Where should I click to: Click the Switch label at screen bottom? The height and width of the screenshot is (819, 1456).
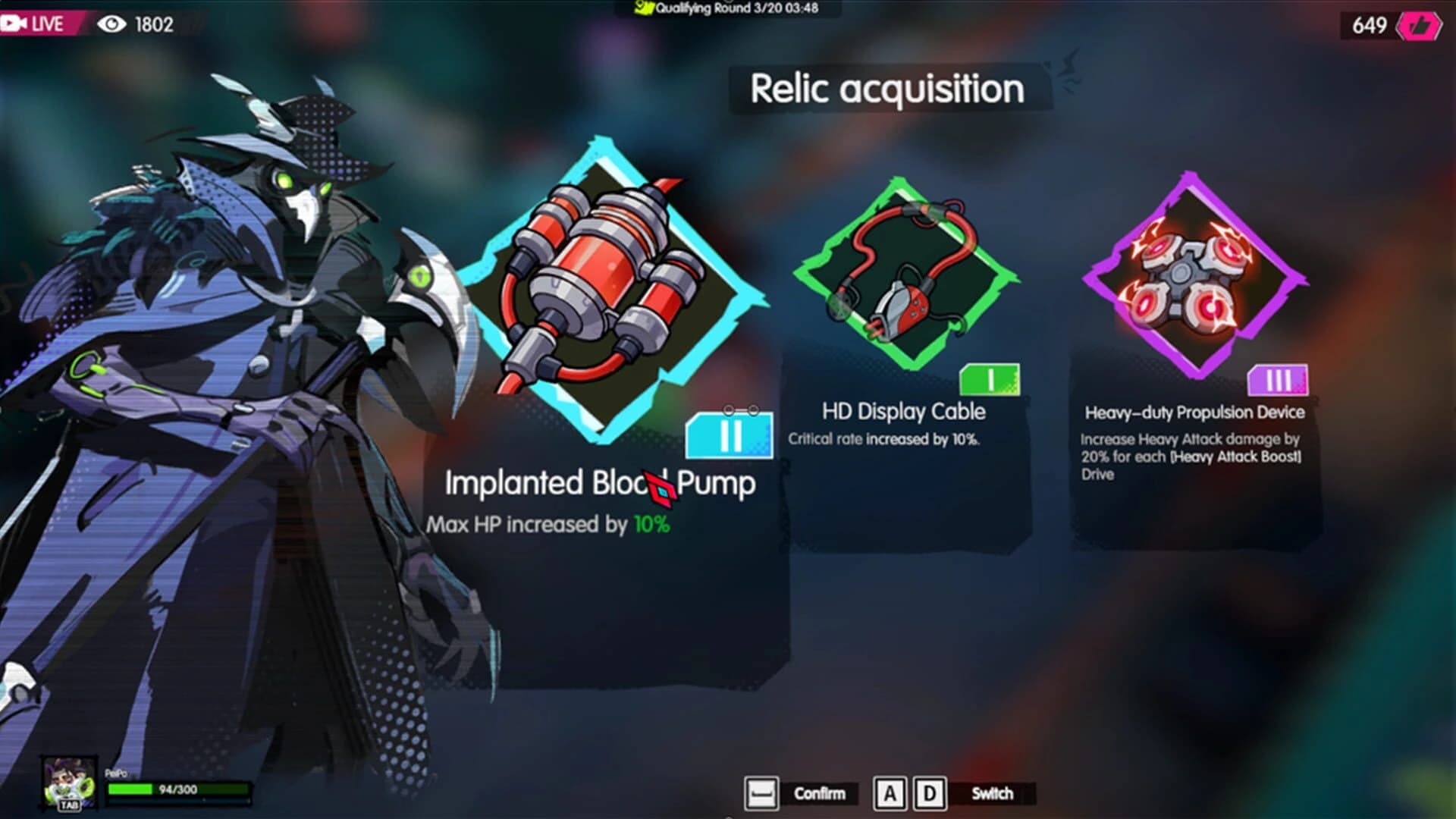991,795
